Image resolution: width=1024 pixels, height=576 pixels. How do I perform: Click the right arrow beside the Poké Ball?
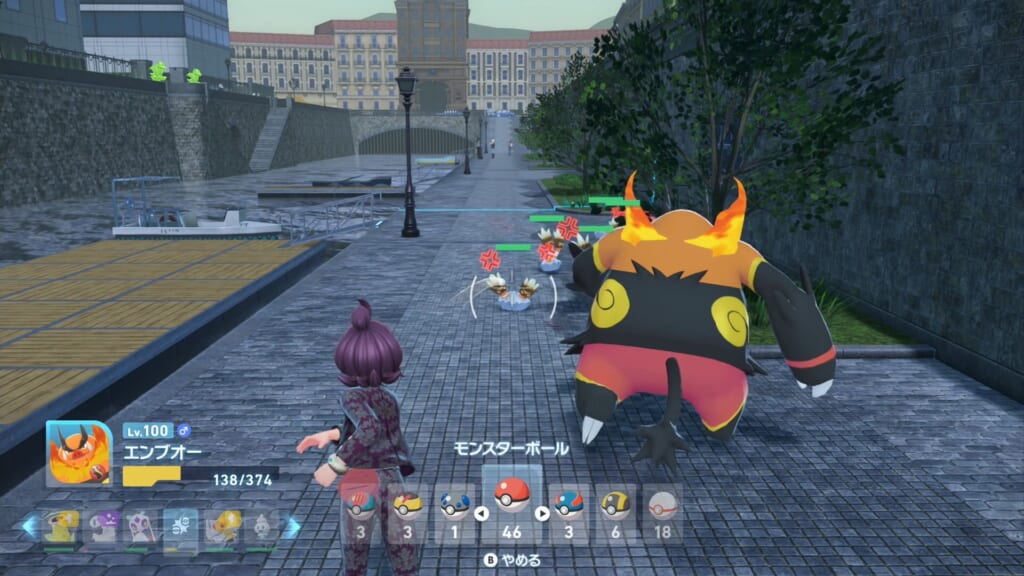click(x=543, y=514)
